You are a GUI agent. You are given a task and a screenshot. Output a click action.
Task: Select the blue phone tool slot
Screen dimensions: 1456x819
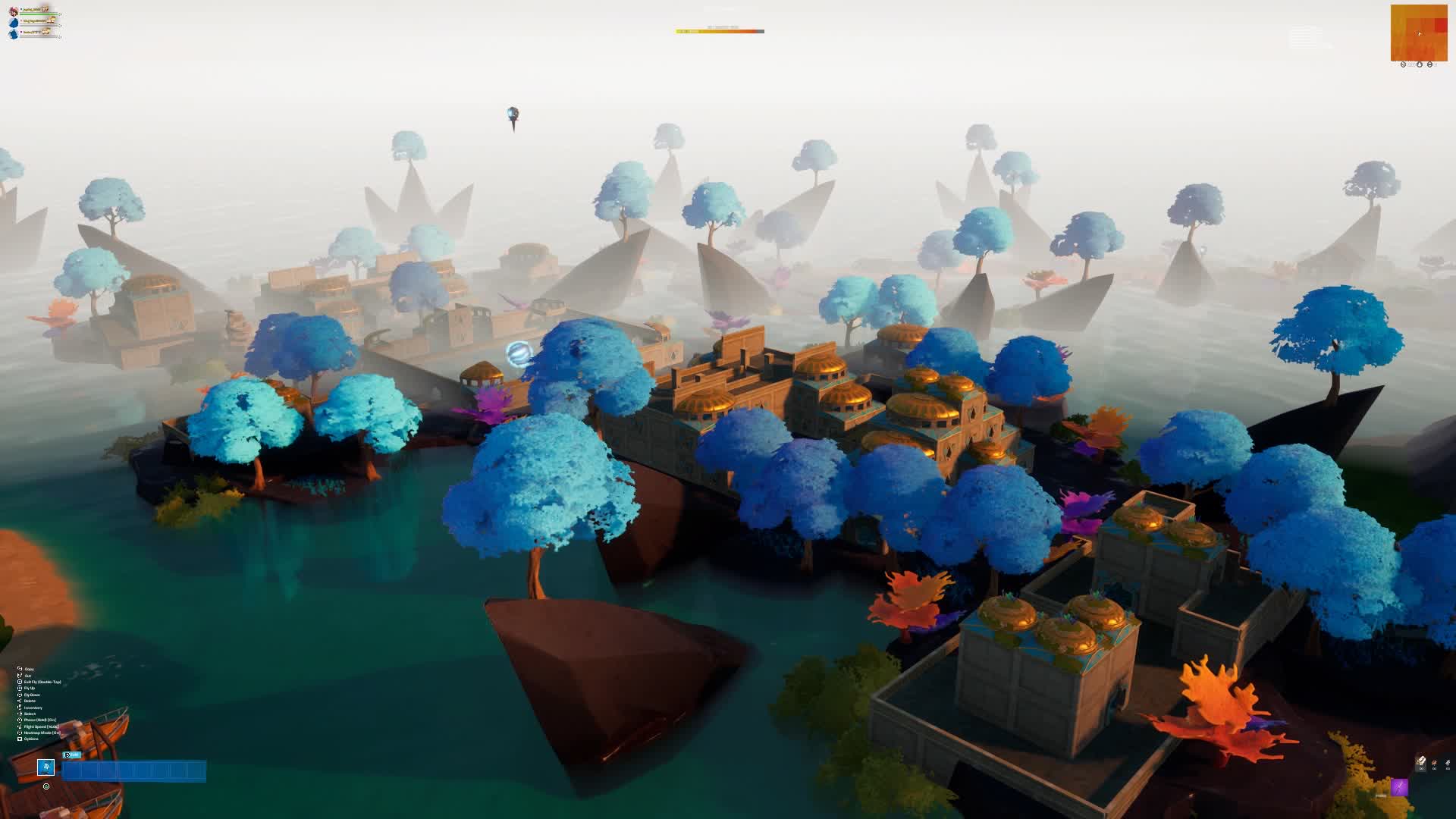(x=46, y=767)
